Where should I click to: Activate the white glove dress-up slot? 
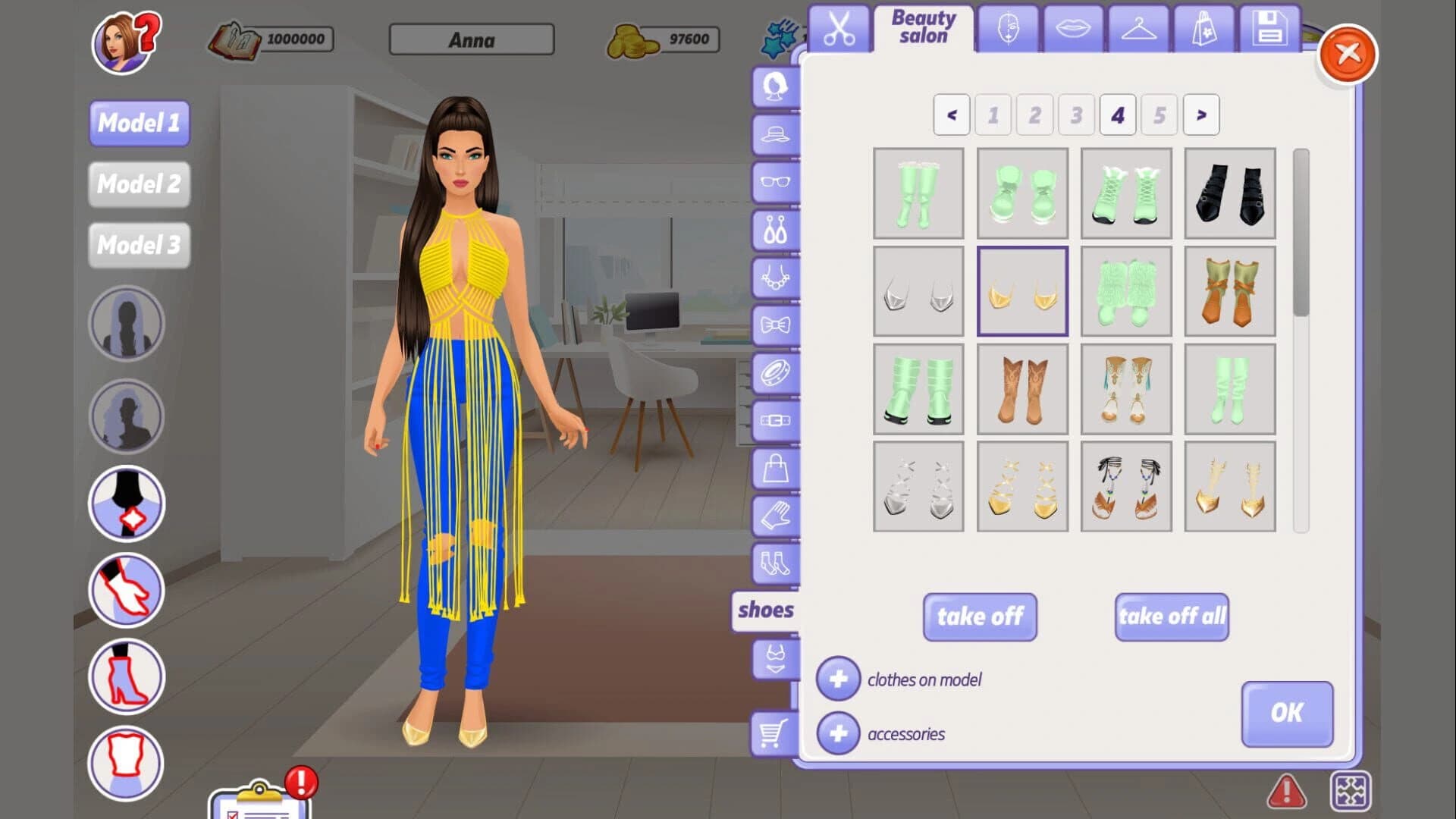126,591
